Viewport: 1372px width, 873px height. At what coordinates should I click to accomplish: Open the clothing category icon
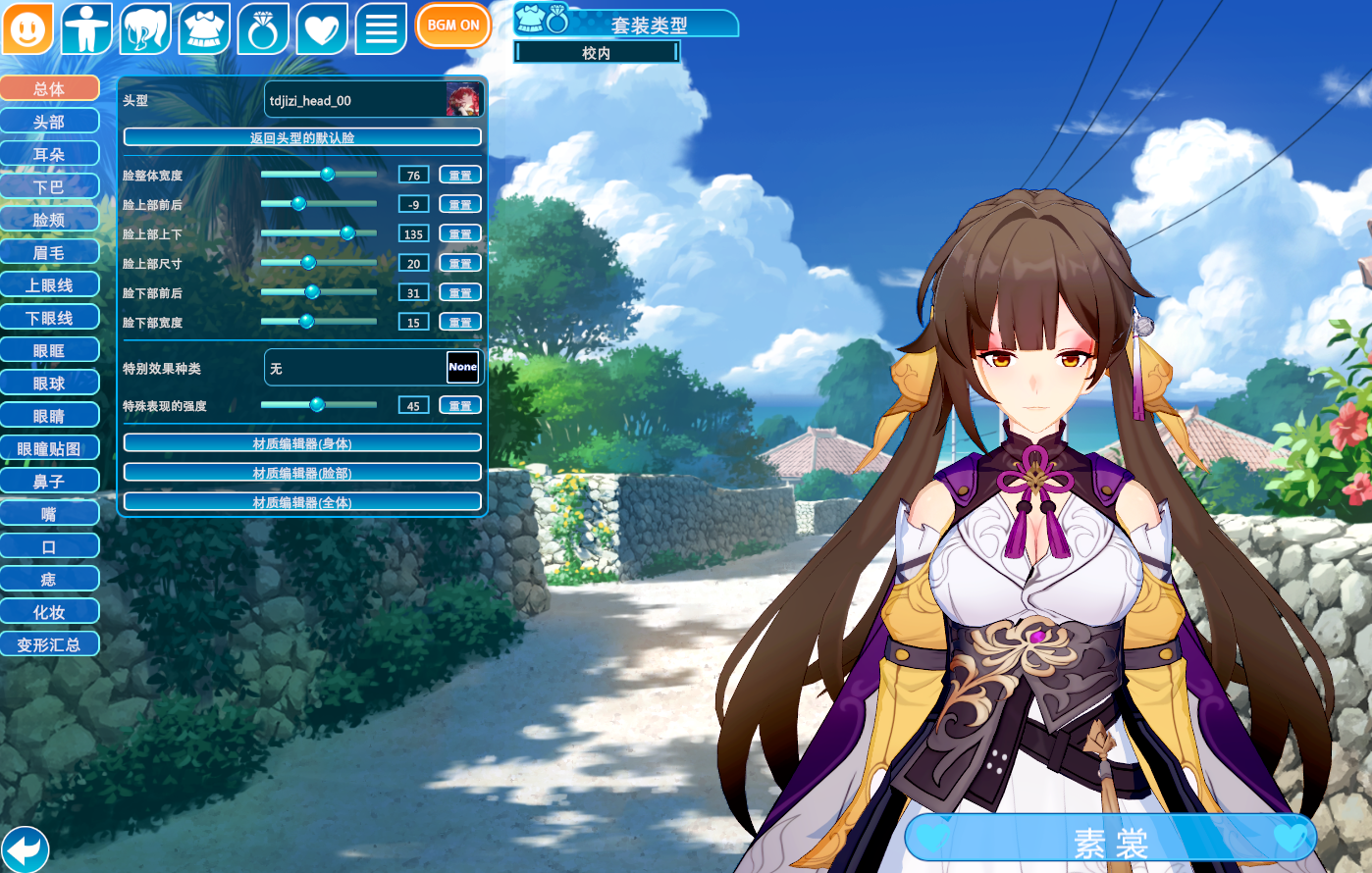click(x=204, y=27)
